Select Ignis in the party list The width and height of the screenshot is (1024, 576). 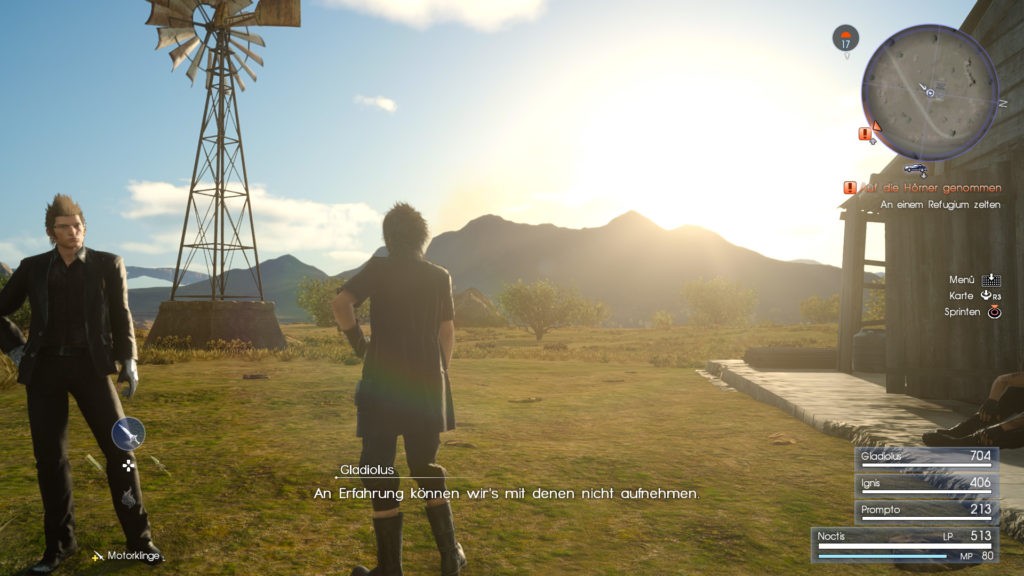coord(926,483)
